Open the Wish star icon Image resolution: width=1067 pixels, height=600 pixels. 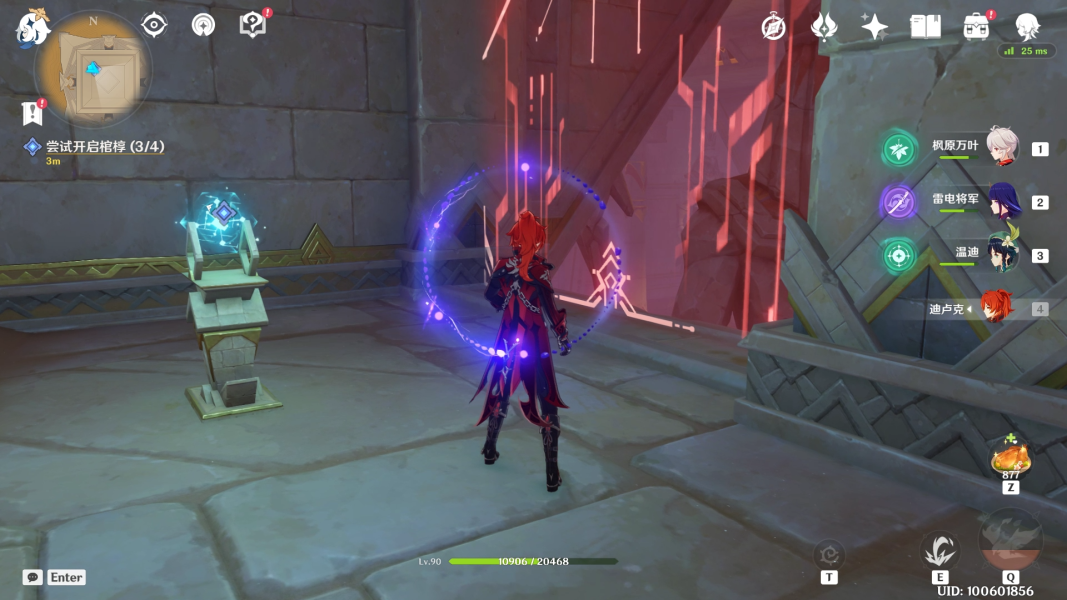tap(874, 27)
